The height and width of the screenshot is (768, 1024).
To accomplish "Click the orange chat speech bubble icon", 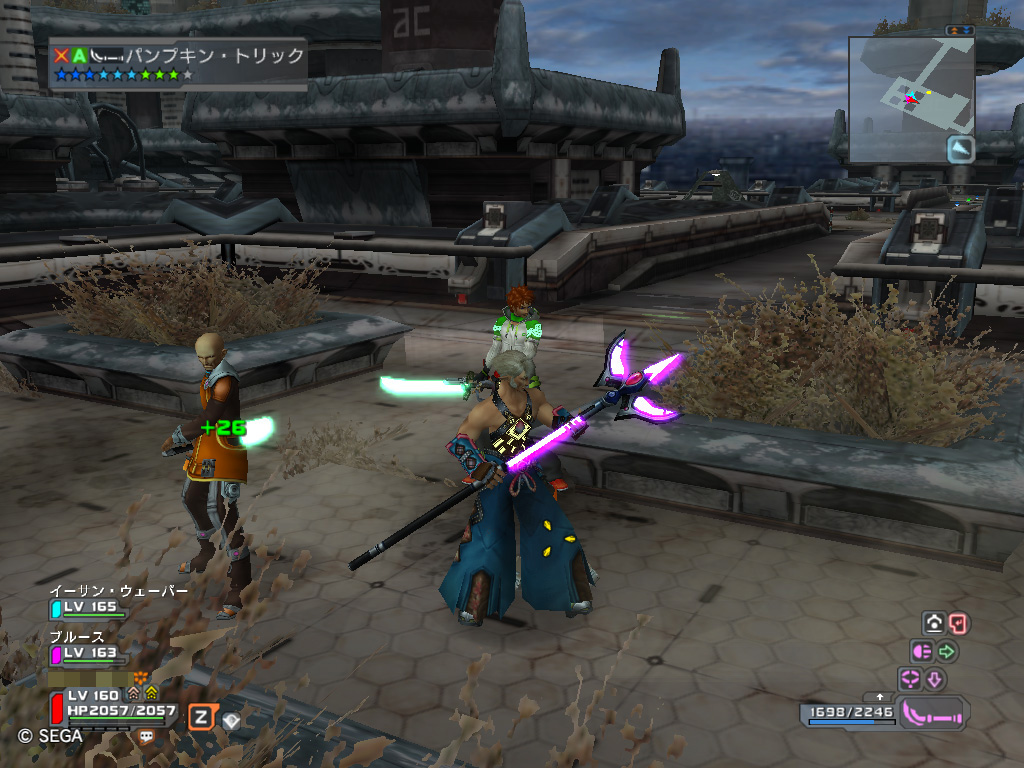I will pyautogui.click(x=147, y=736).
